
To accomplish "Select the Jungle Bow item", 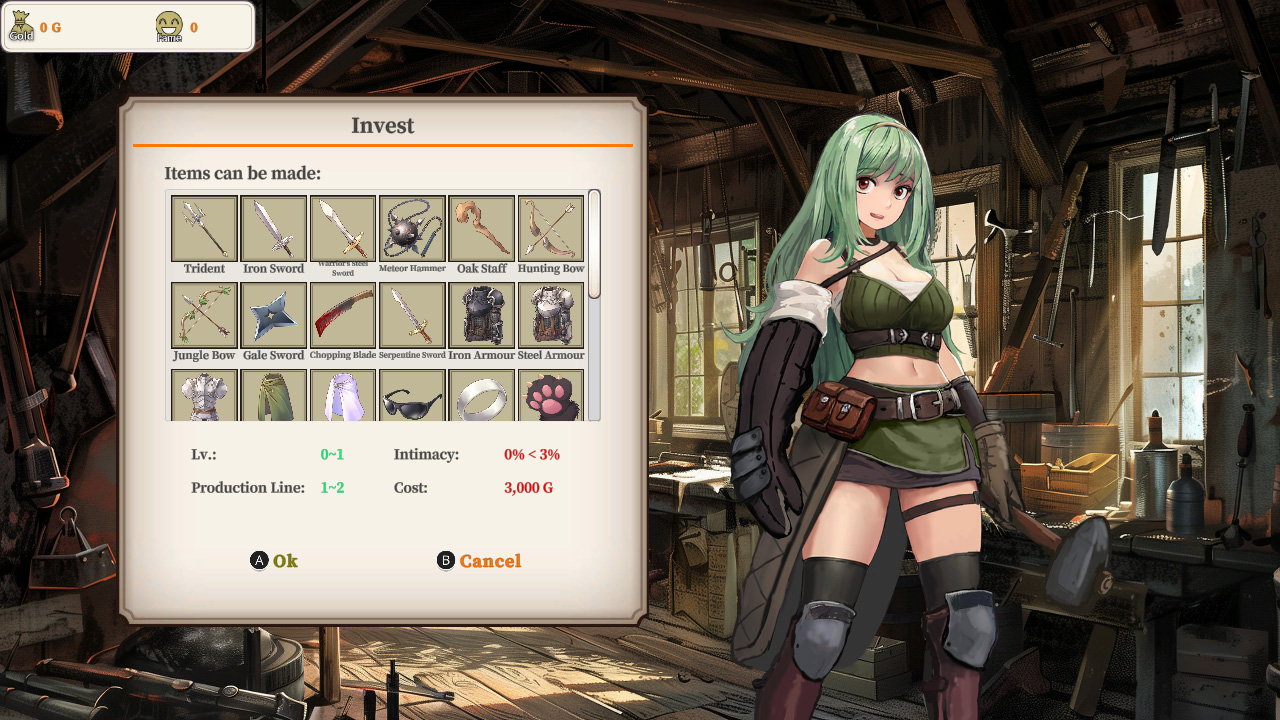I will (x=203, y=314).
